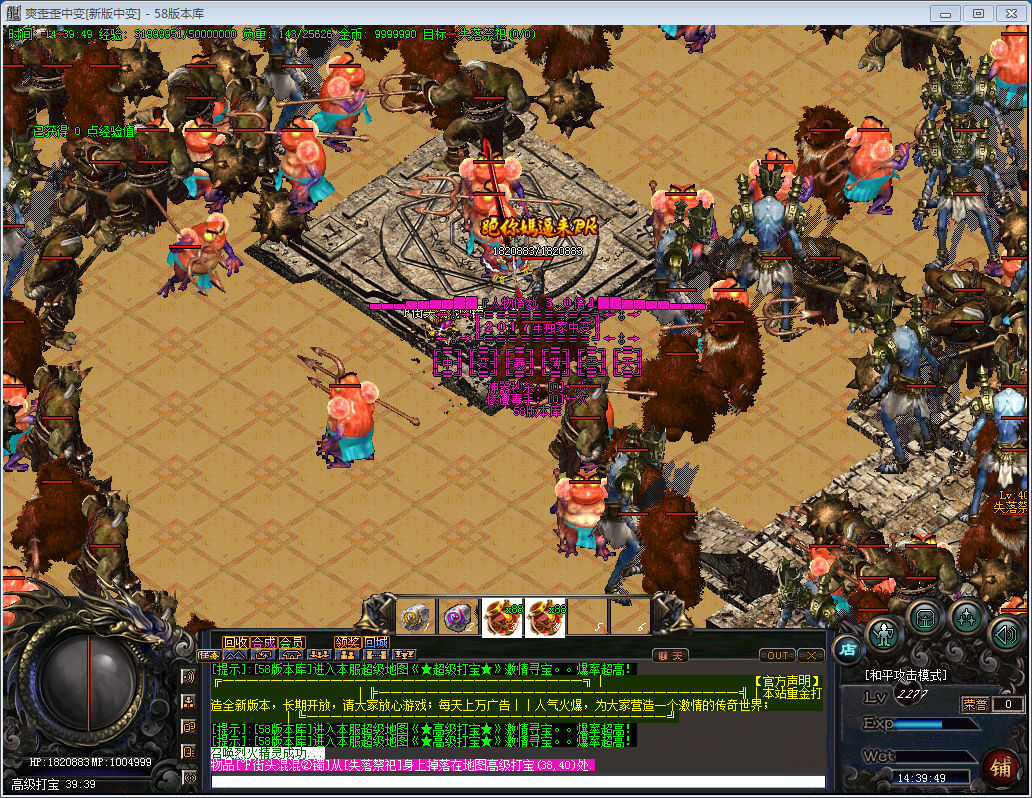The width and height of the screenshot is (1032, 798).
Task: Open the character equipment icon
Action: 885,632
